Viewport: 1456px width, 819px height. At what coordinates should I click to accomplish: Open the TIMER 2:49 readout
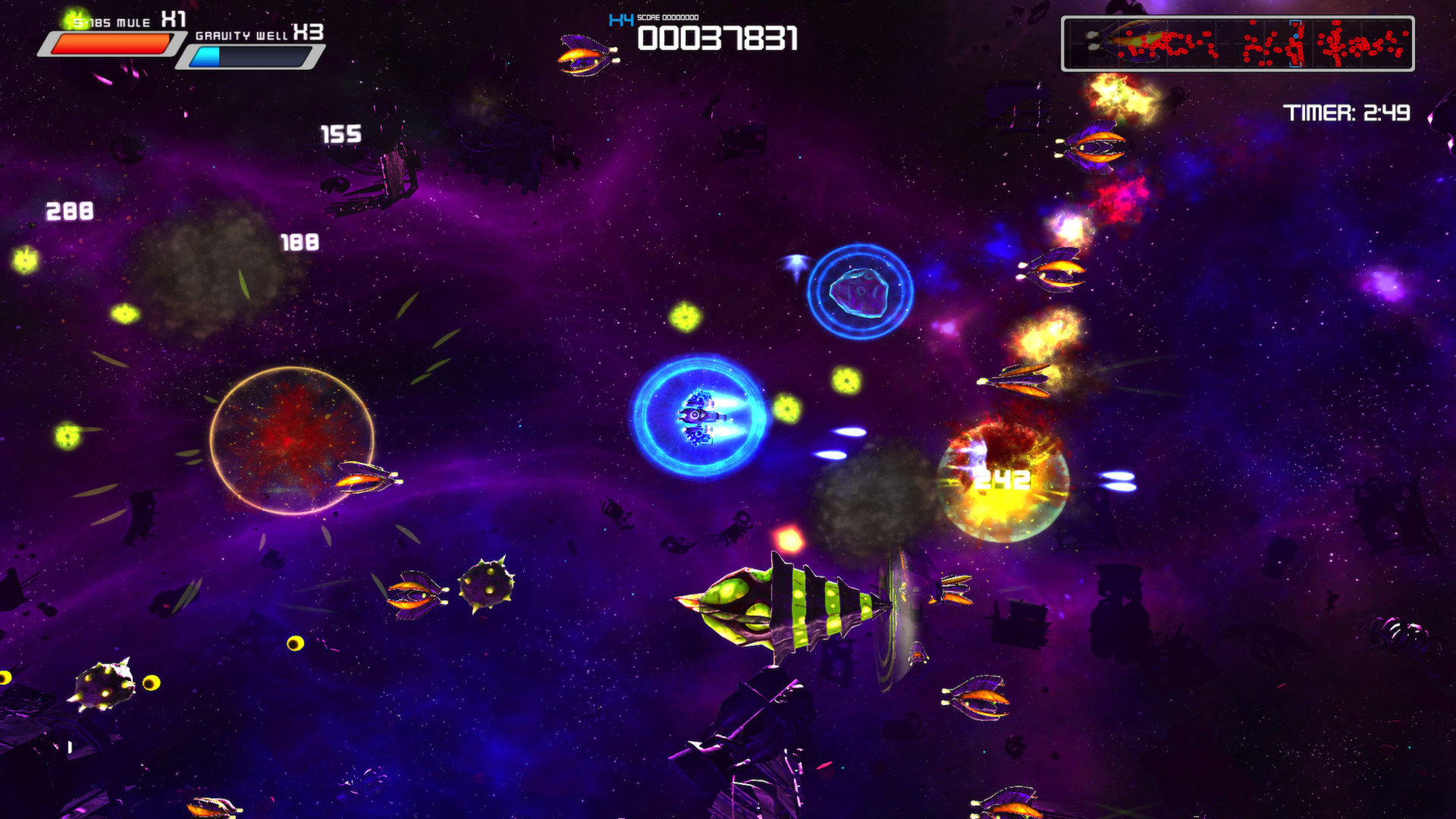tap(1348, 111)
